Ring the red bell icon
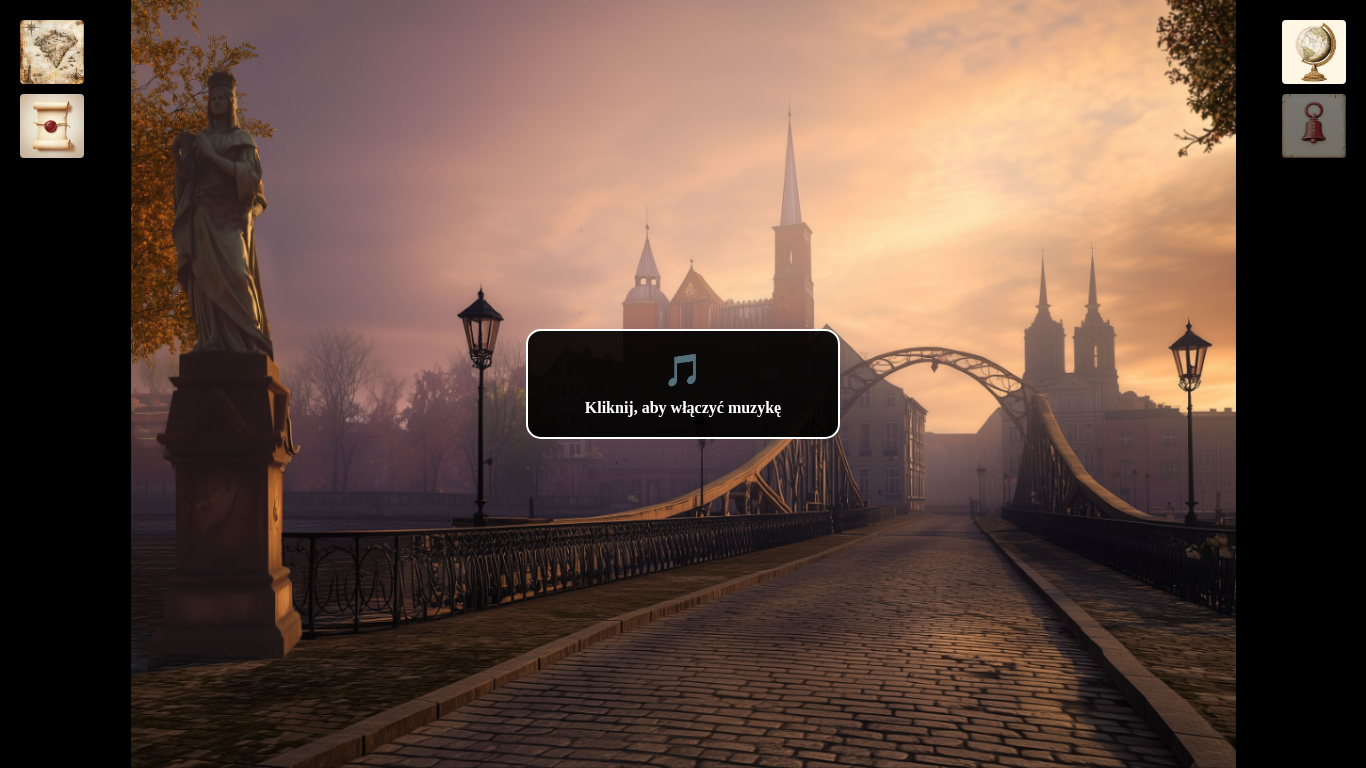The width and height of the screenshot is (1366, 768). pos(1313,126)
